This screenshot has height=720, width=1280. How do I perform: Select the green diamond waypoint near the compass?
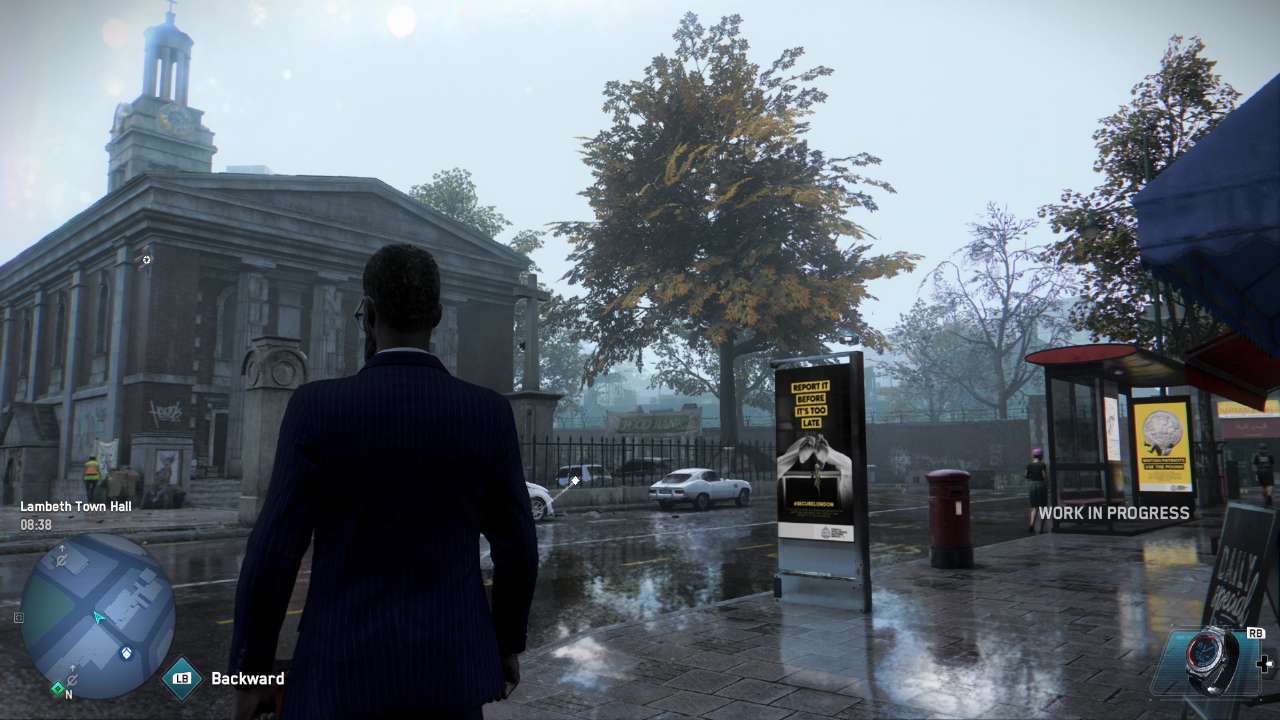pyautogui.click(x=57, y=688)
